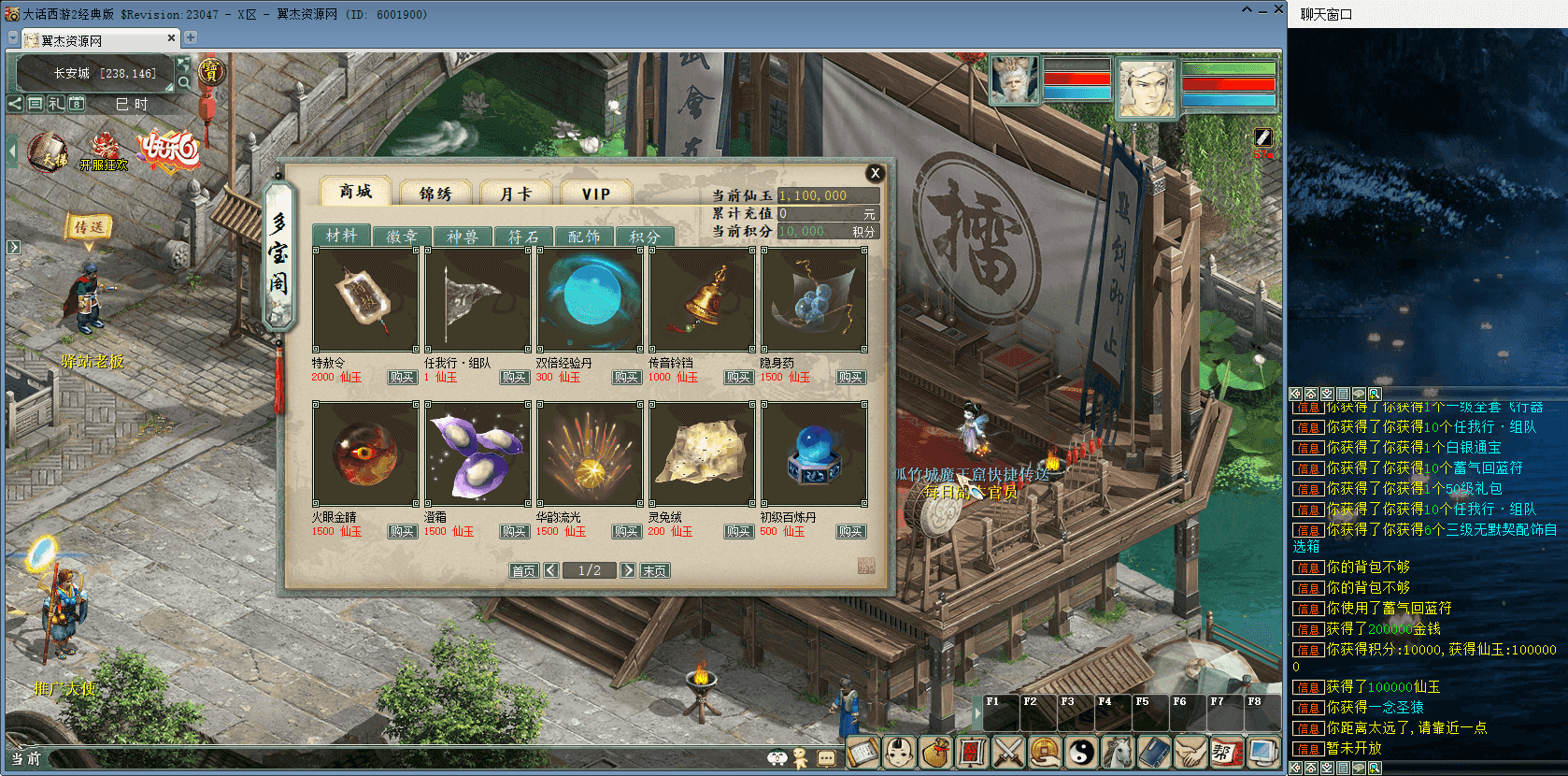Select the VIP tab
Image resolution: width=1568 pixels, height=776 pixels.
(x=596, y=193)
